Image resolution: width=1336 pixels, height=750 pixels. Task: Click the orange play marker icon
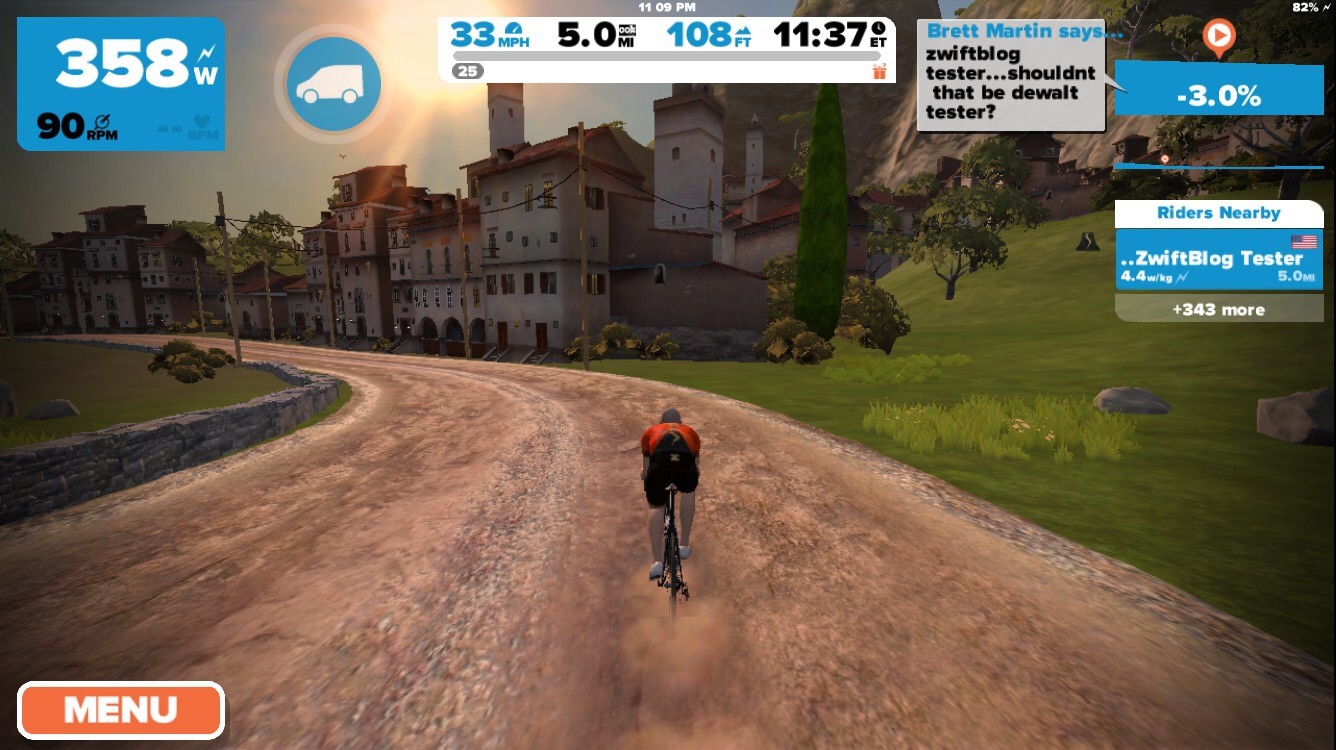click(1218, 37)
